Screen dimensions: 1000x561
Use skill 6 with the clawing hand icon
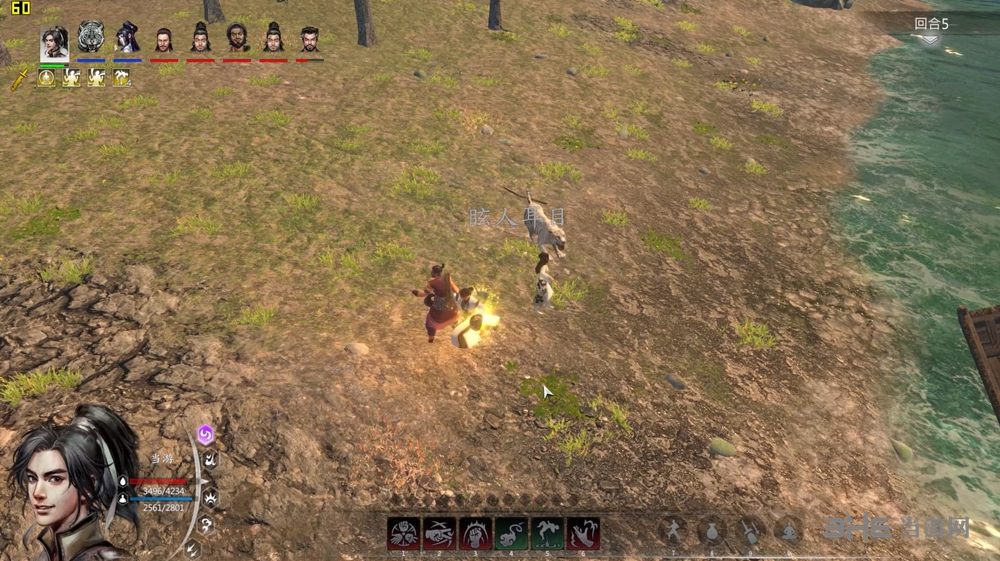pyautogui.click(x=583, y=534)
